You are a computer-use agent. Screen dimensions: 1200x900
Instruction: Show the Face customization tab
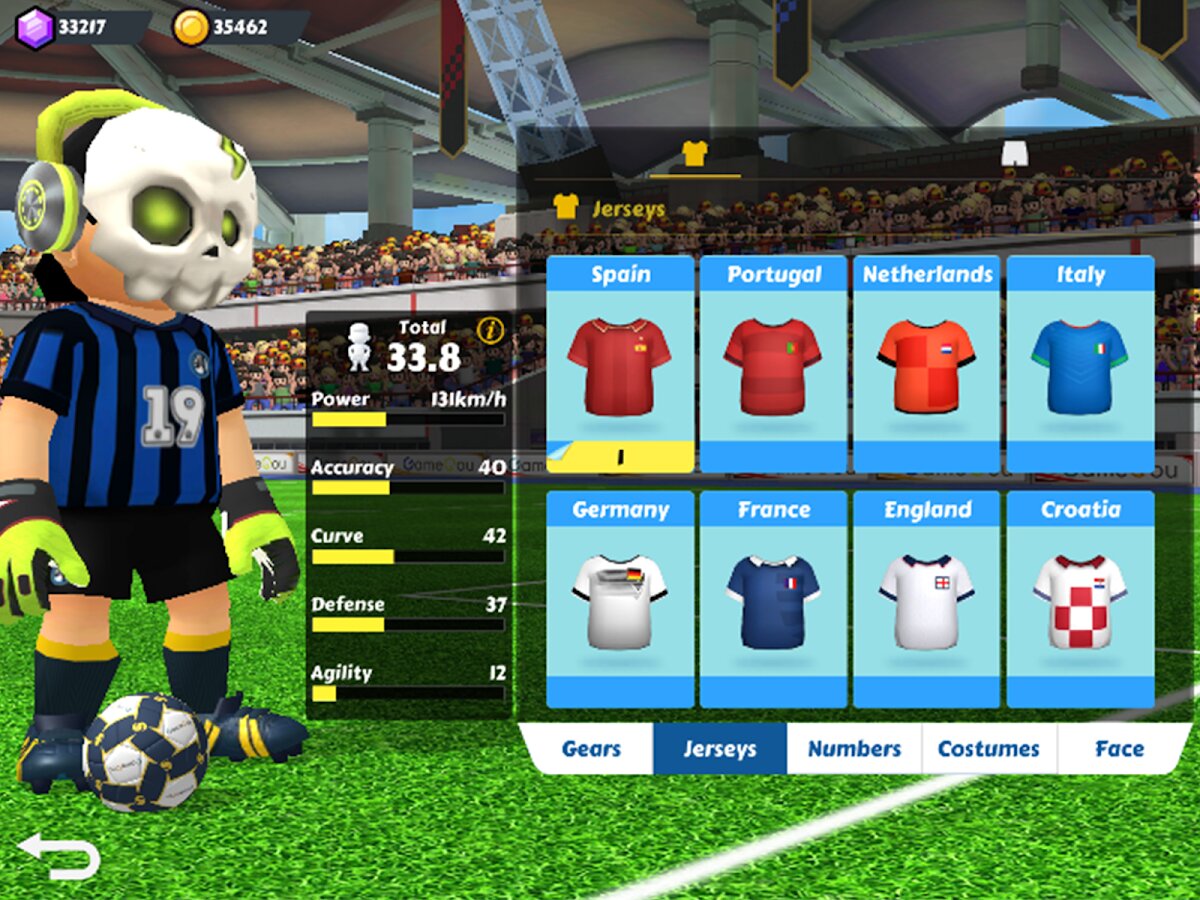pyautogui.click(x=1119, y=749)
